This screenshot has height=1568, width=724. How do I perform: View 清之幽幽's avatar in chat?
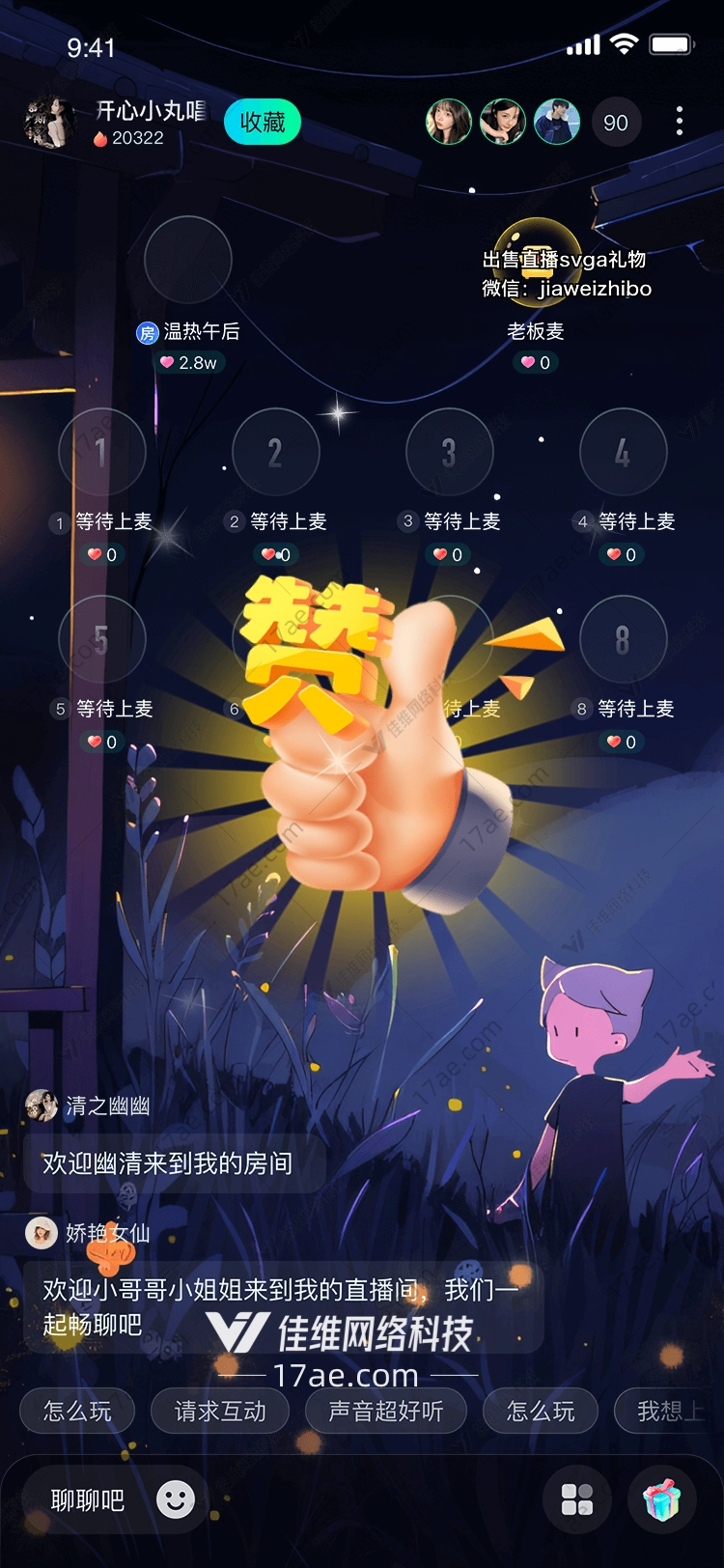pyautogui.click(x=42, y=1106)
